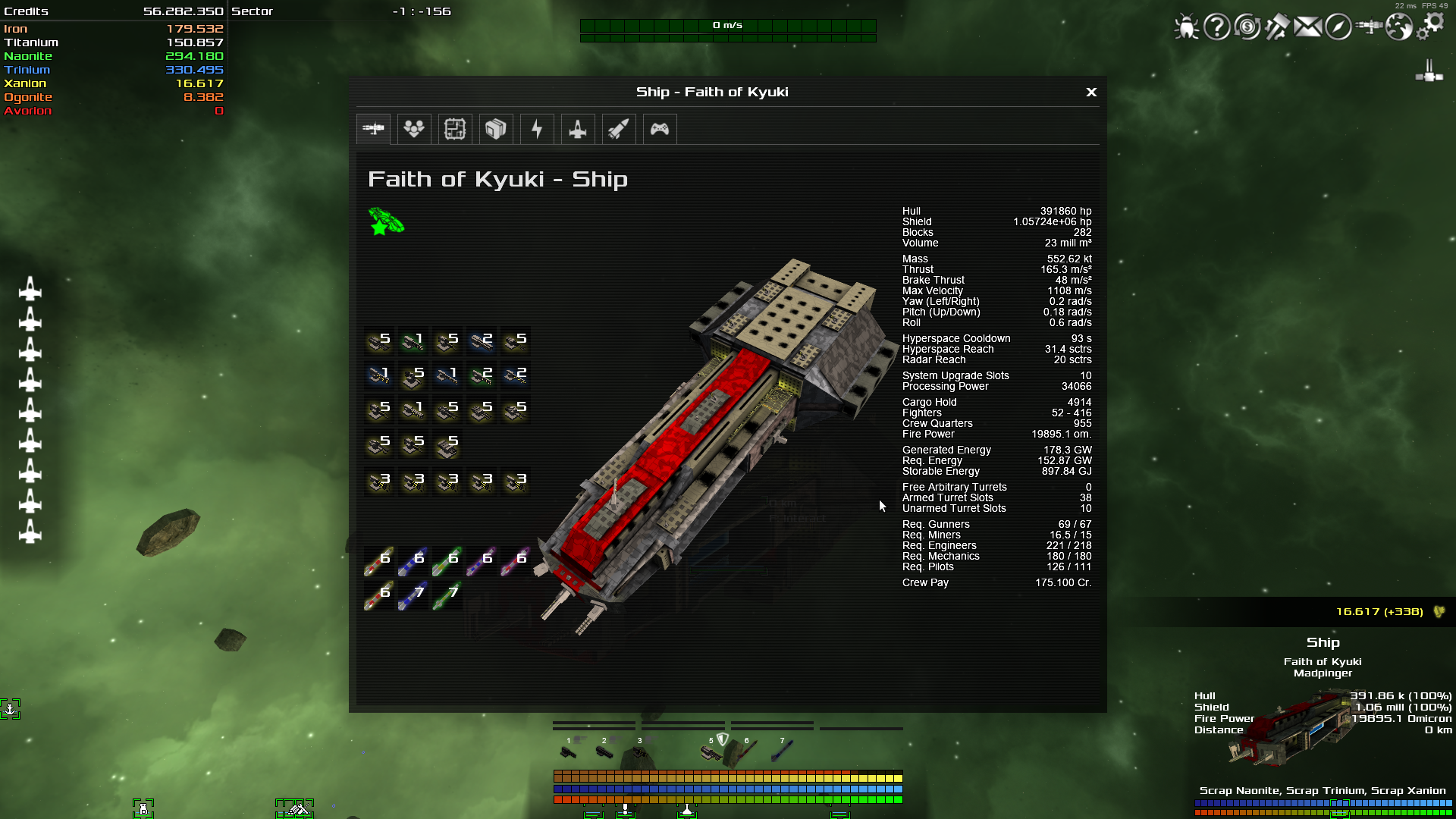Open help with the question mark icon

click(1216, 27)
